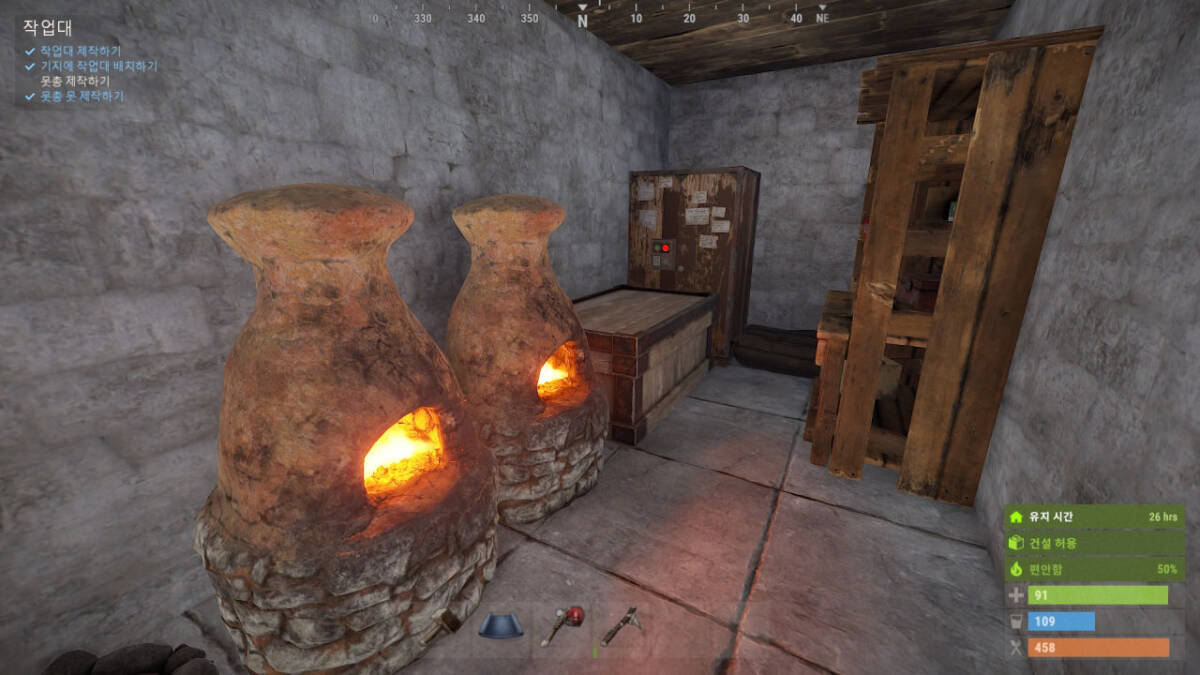Screen dimensions: 1200x675
Task: Select the blue building plan slot
Action: point(500,627)
